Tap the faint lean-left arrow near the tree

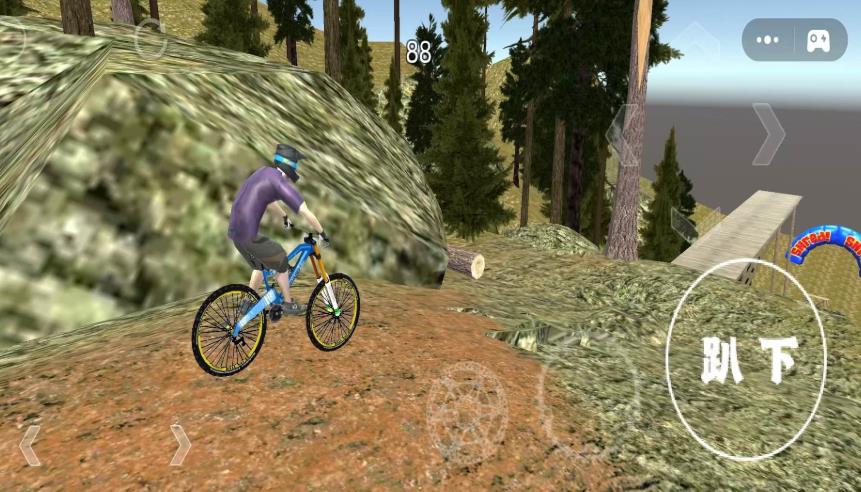pos(620,135)
